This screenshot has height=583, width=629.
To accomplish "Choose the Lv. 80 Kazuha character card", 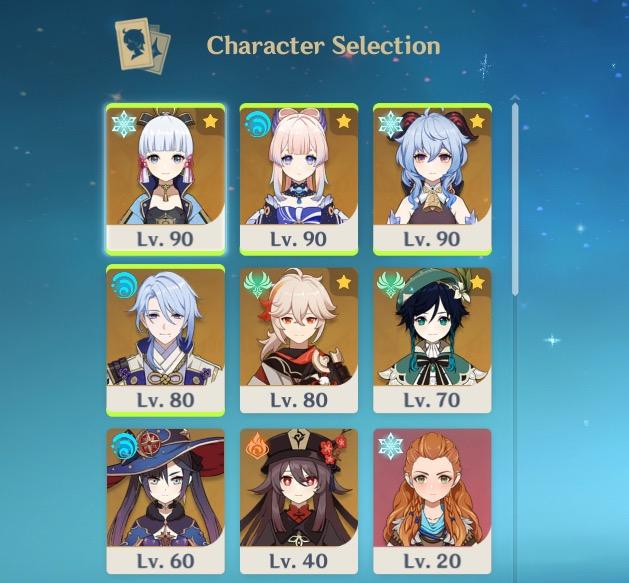I will 299,339.
